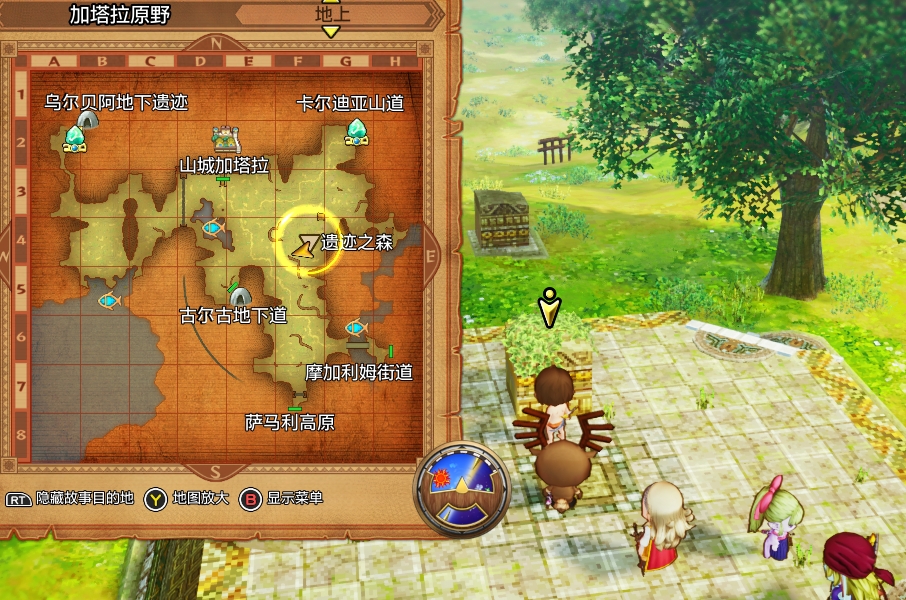The width and height of the screenshot is (906, 600).
Task: Select the 遗迹之森 map label
Action: pyautogui.click(x=357, y=242)
